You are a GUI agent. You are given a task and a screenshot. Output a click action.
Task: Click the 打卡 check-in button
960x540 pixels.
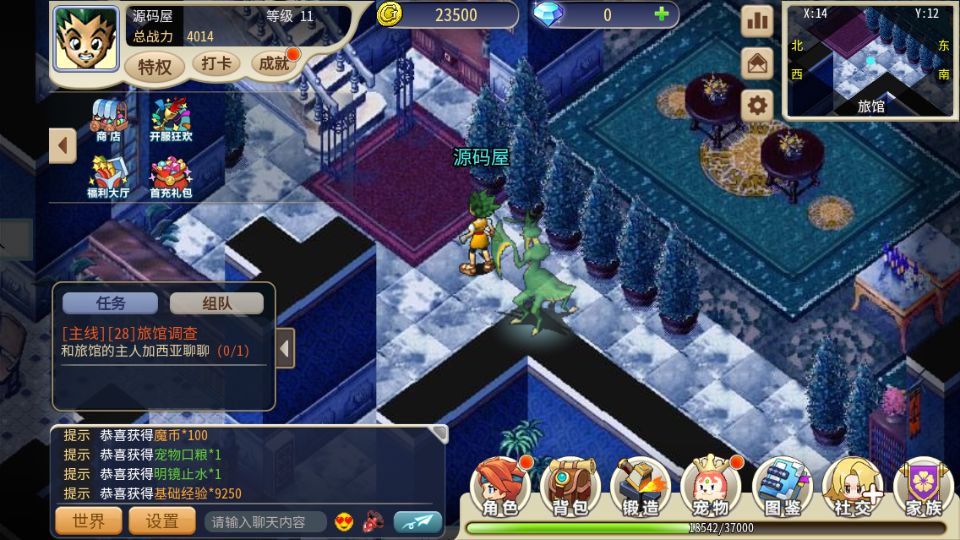coord(216,64)
